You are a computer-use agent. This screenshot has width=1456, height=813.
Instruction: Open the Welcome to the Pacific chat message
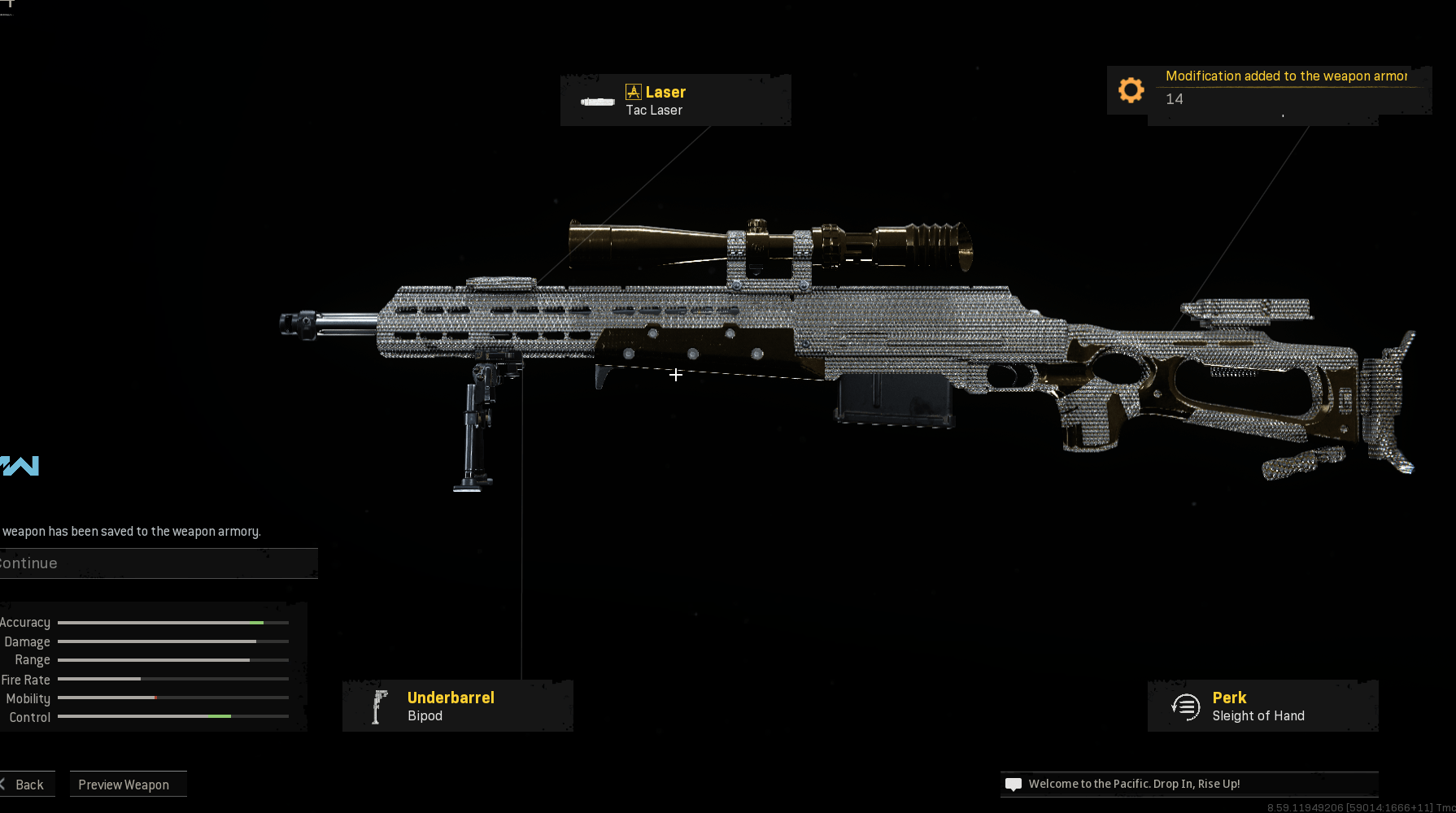pos(1188,784)
